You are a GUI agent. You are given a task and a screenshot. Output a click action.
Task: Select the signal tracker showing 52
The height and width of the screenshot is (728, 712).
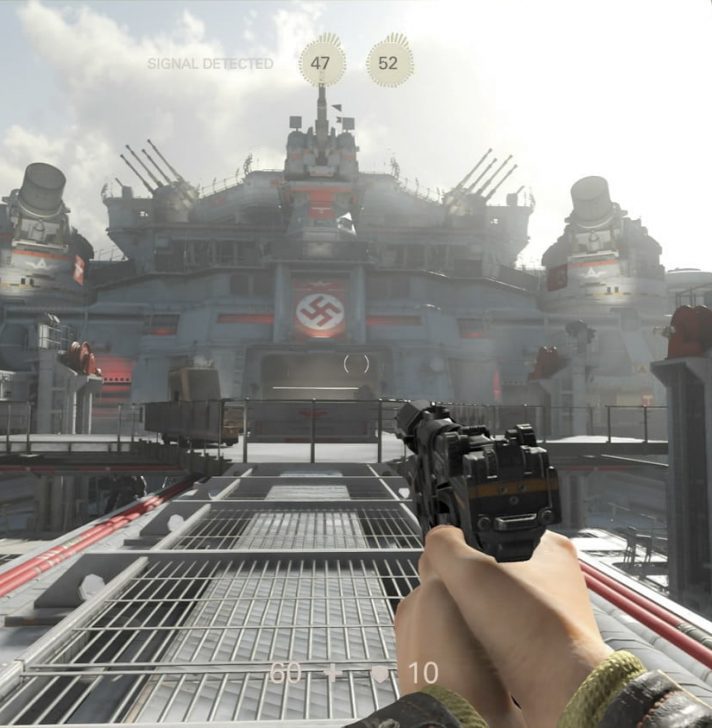pos(389,62)
